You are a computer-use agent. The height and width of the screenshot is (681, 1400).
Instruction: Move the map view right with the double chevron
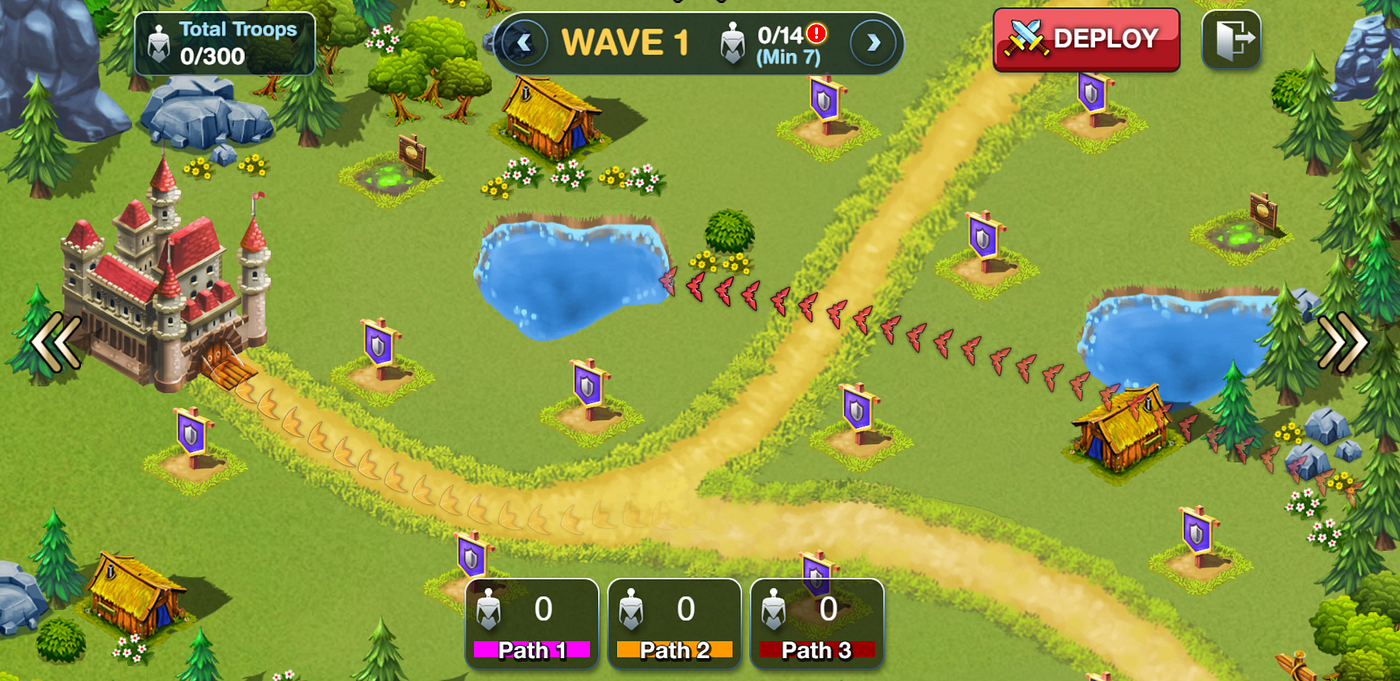pyautogui.click(x=1342, y=342)
